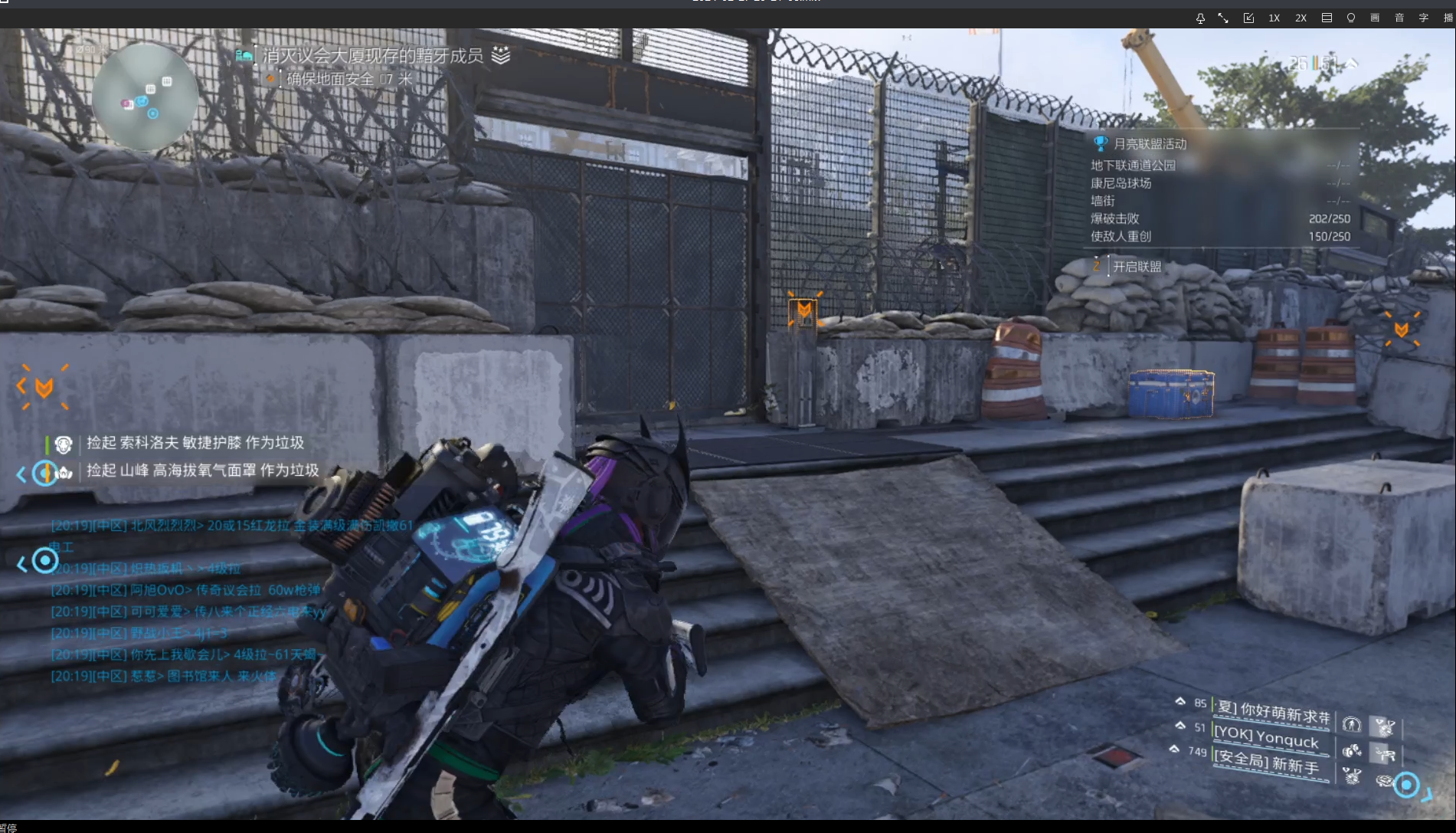
Task: Open the mission objective tracker at top
Action: pos(373,56)
